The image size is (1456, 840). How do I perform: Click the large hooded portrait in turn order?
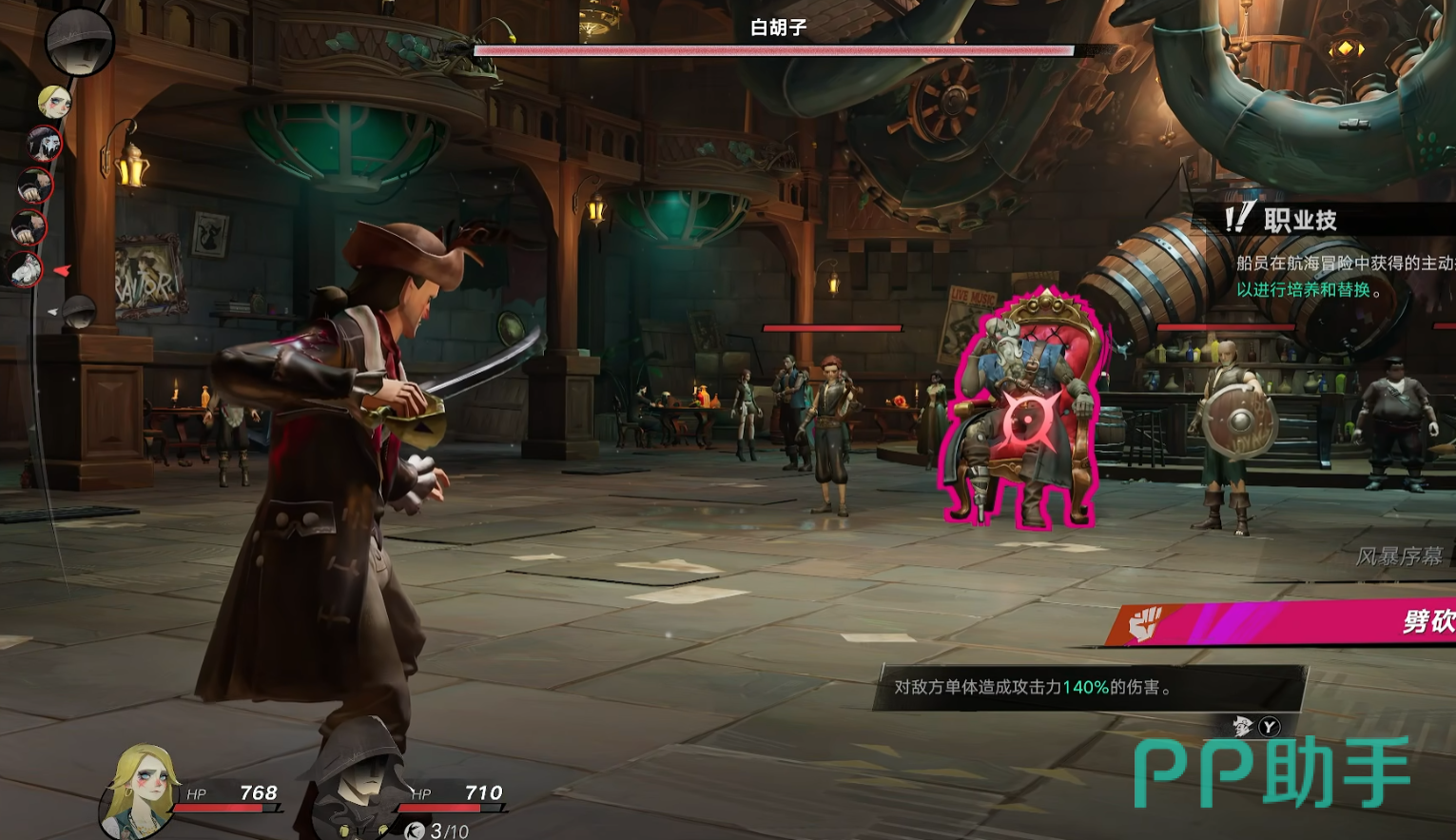80,40
